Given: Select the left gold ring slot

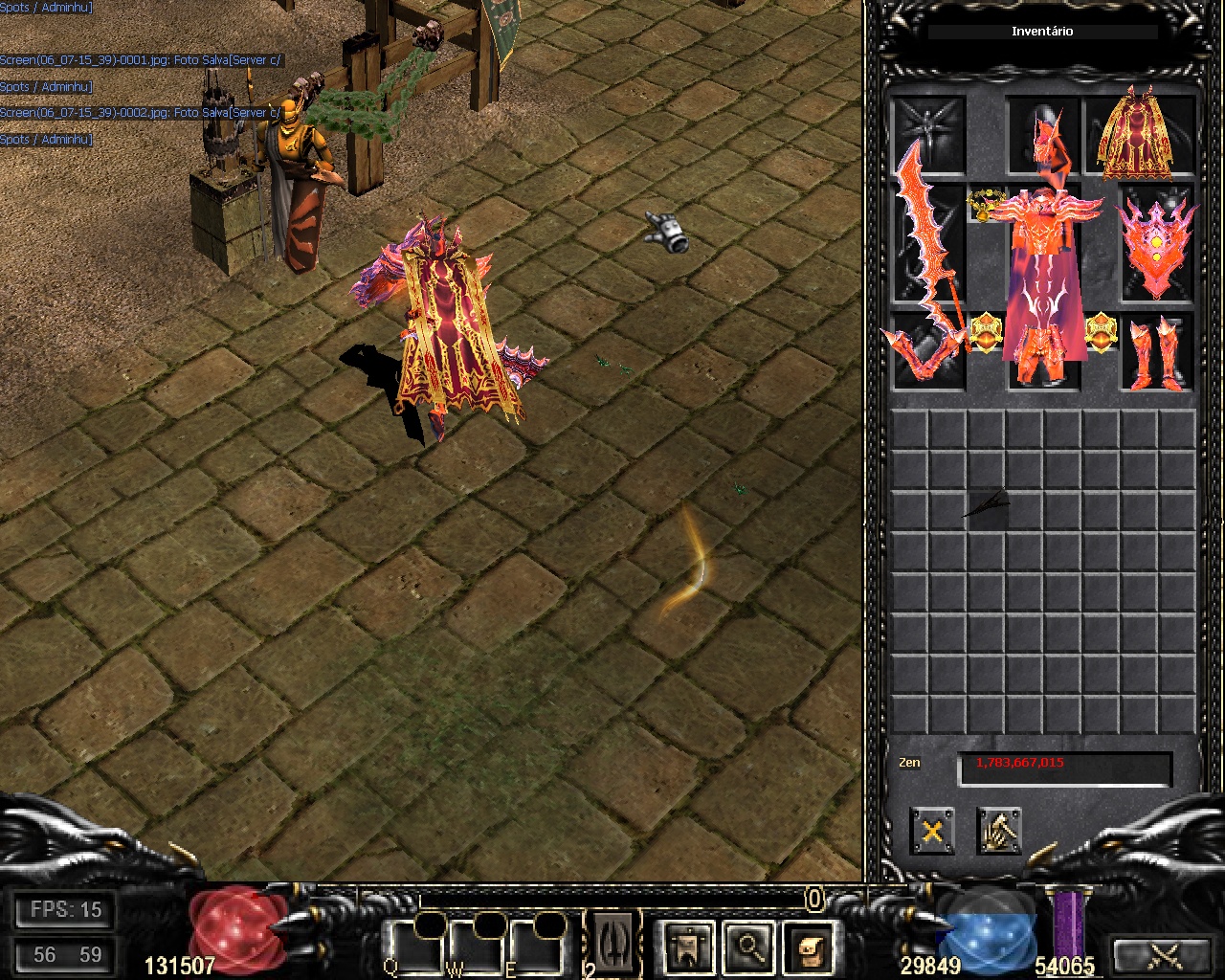Looking at the screenshot, I should coord(986,333).
